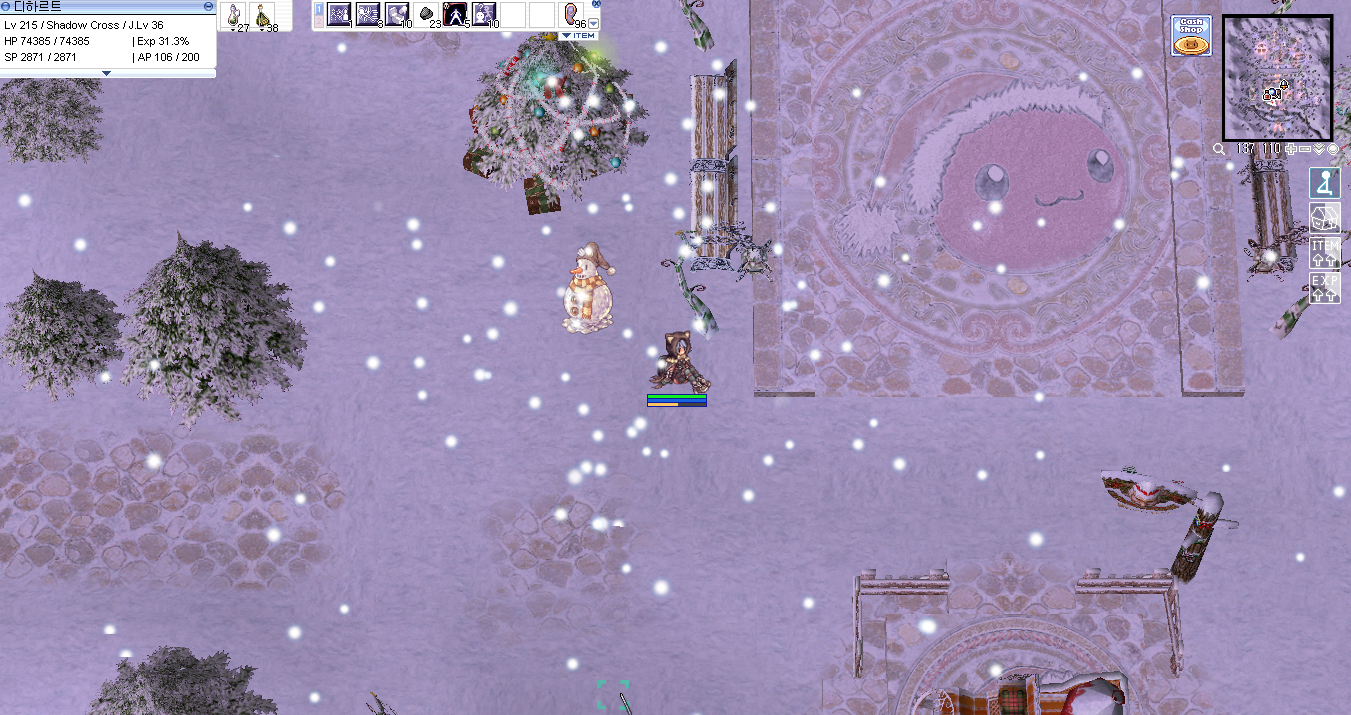Use the green potion with 27 count
The image size is (1351, 715).
click(x=234, y=15)
